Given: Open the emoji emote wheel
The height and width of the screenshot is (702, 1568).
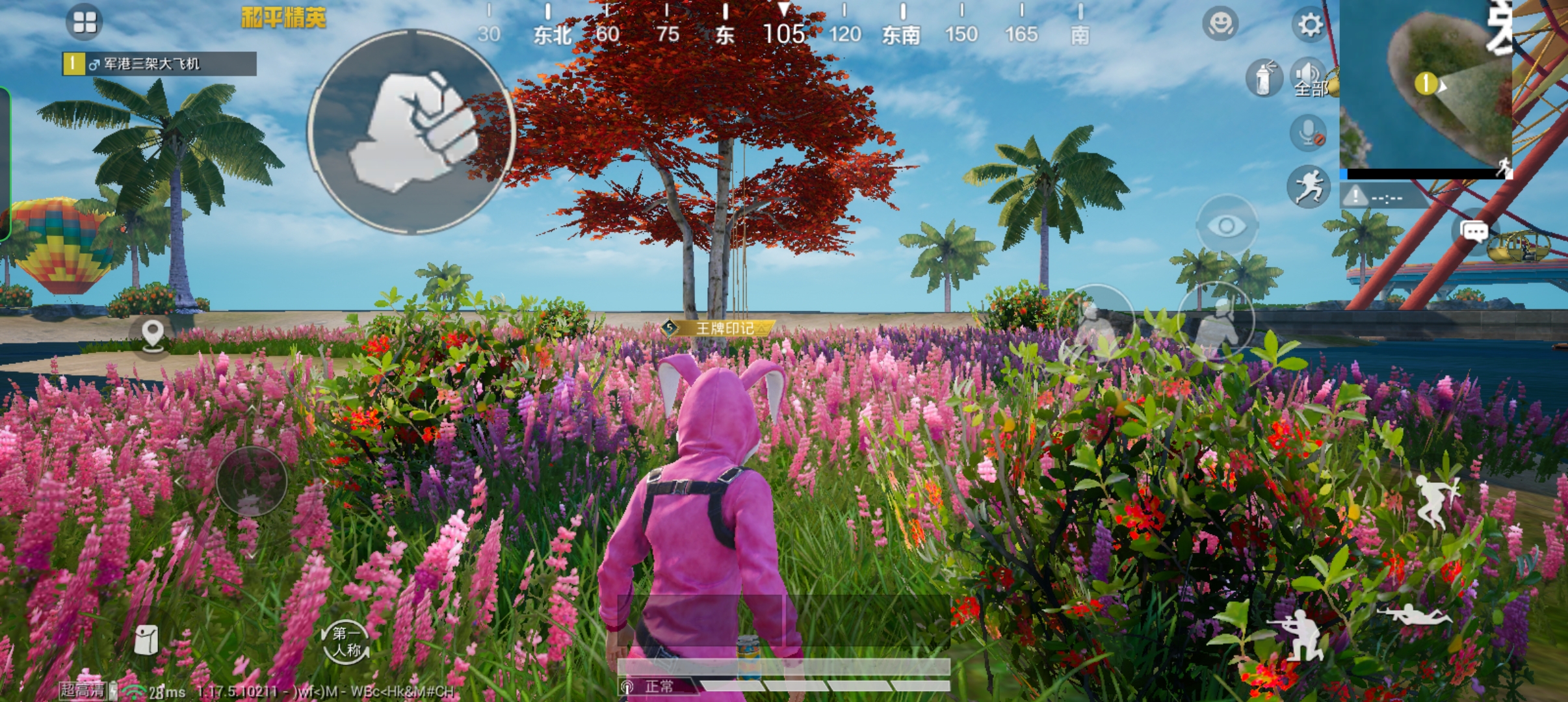Looking at the screenshot, I should (x=1220, y=24).
